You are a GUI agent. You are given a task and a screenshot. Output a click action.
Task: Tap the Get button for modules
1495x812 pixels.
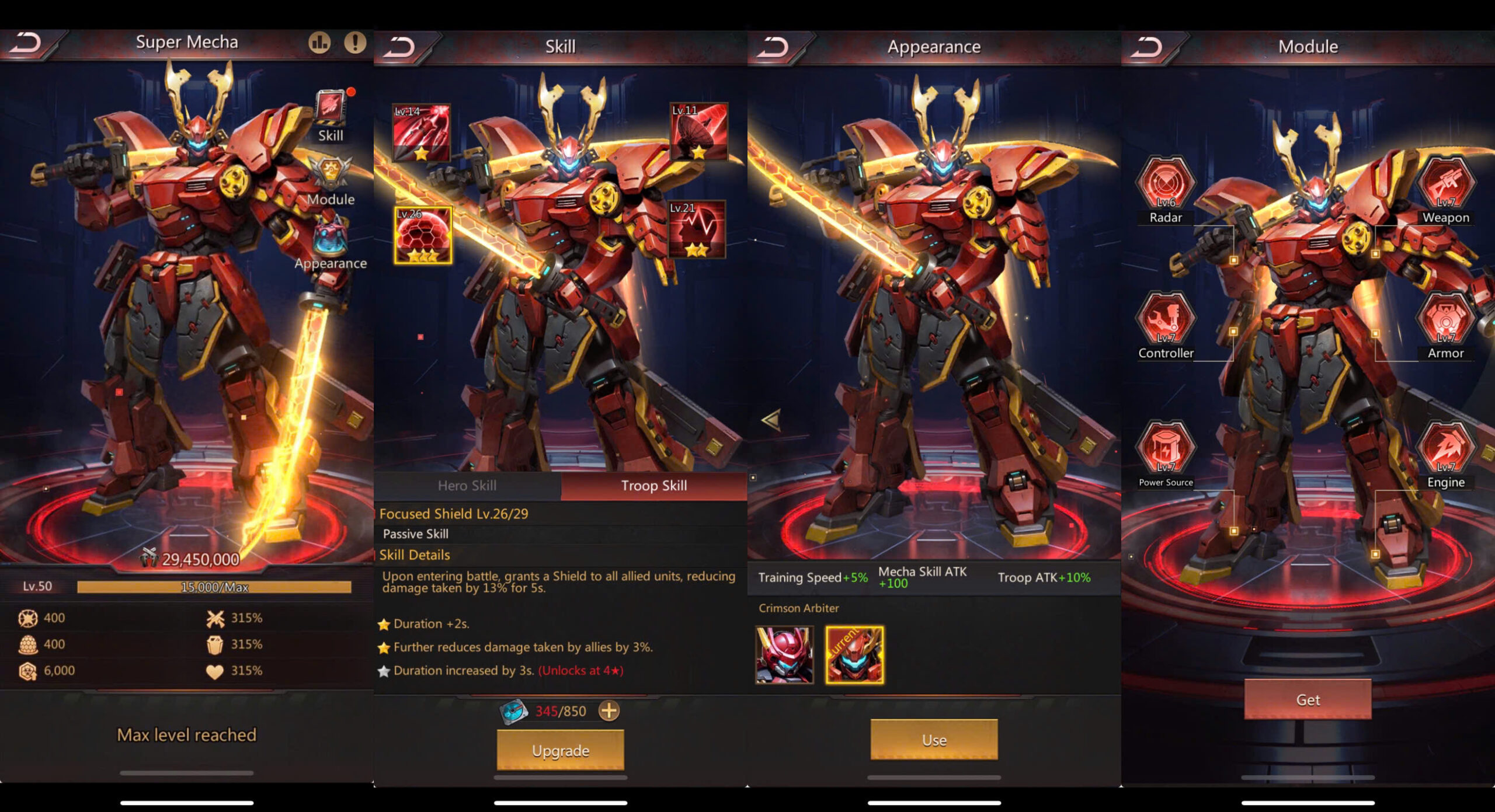coord(1308,699)
